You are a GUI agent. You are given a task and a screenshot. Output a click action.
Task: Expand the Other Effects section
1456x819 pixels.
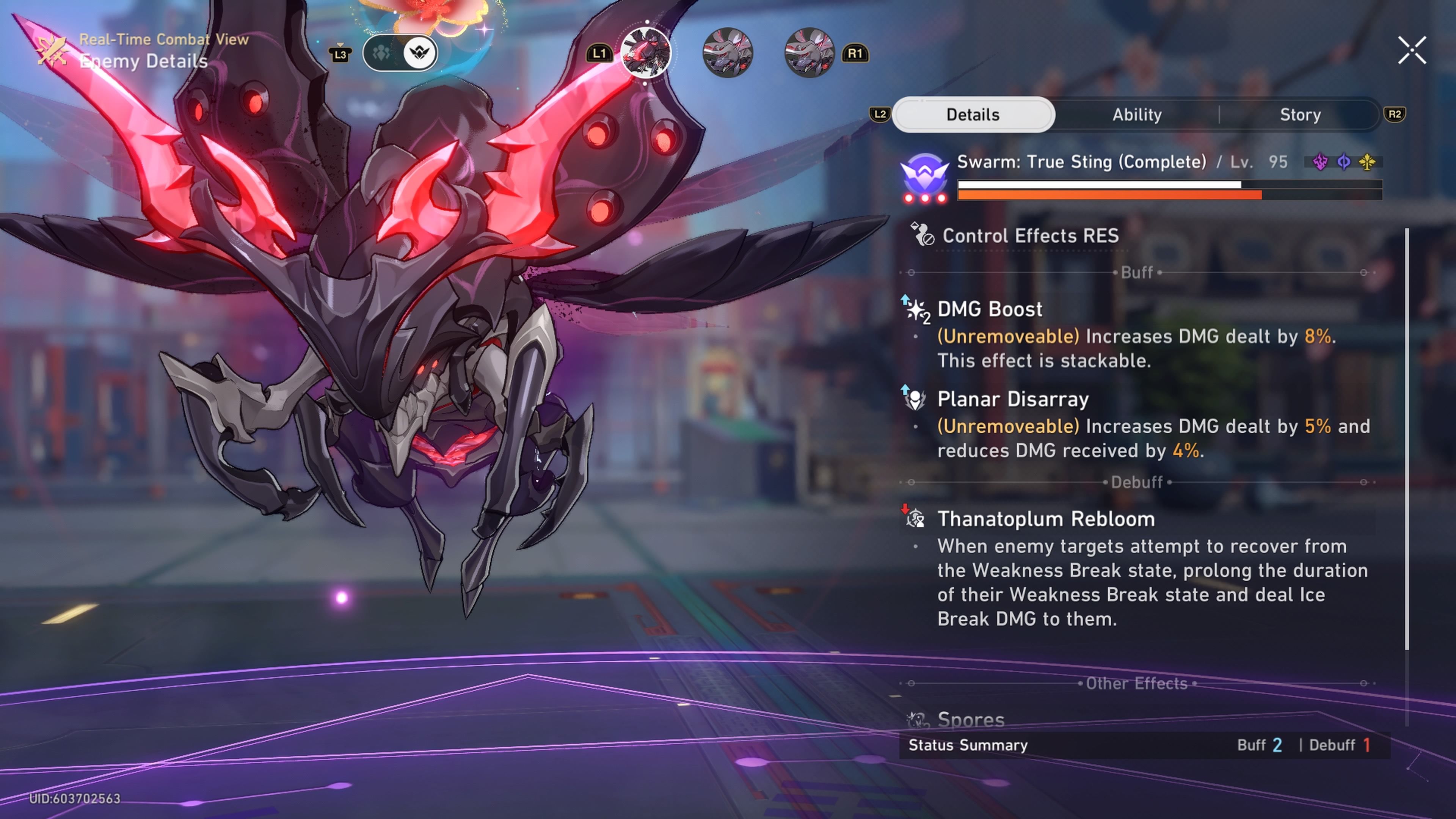click(1136, 683)
